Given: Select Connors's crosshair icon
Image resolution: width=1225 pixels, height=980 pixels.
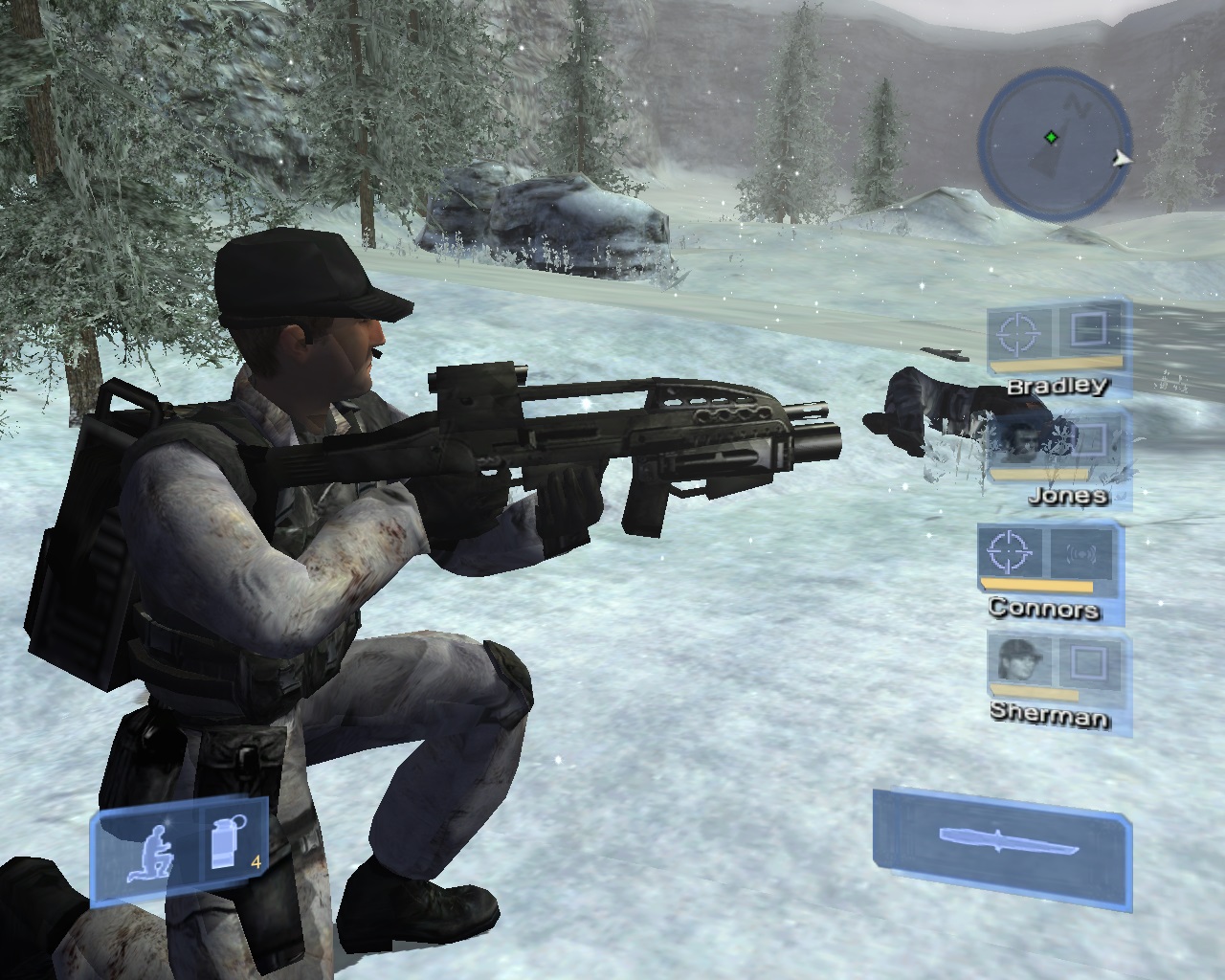Looking at the screenshot, I should click(x=1011, y=551).
